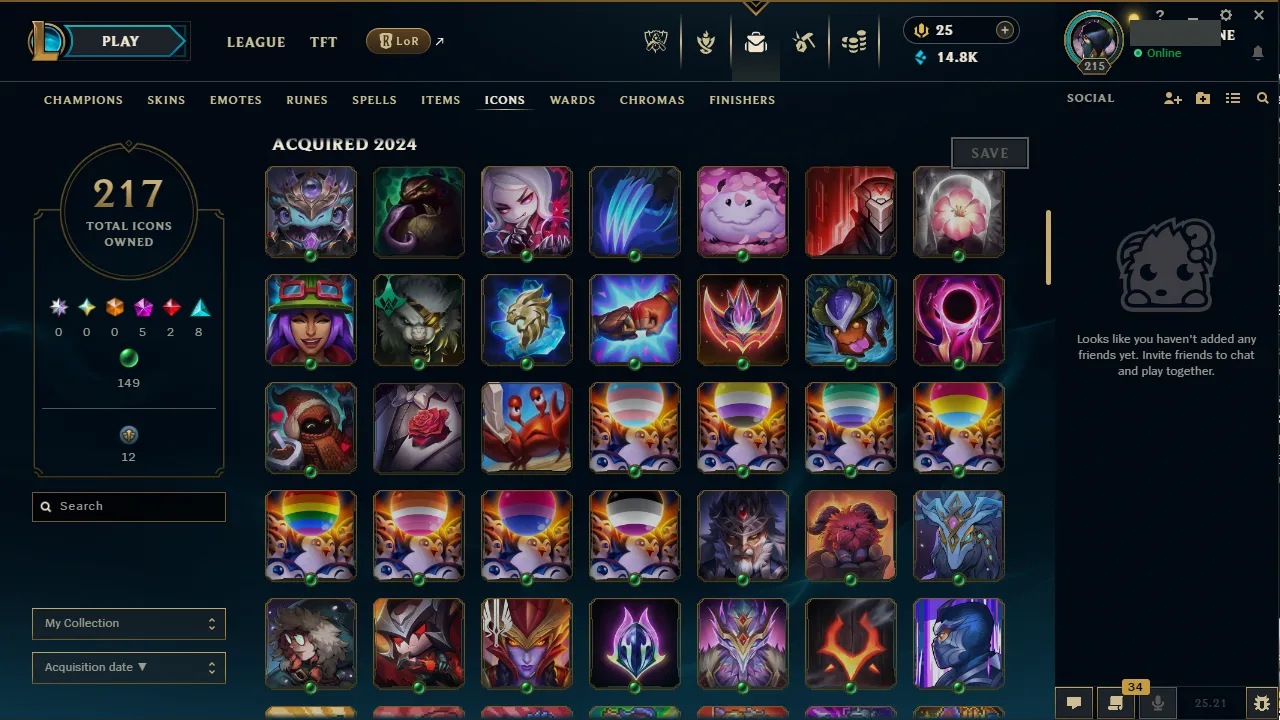
Task: Click the add friend icon in Social panel
Action: [x=1172, y=98]
